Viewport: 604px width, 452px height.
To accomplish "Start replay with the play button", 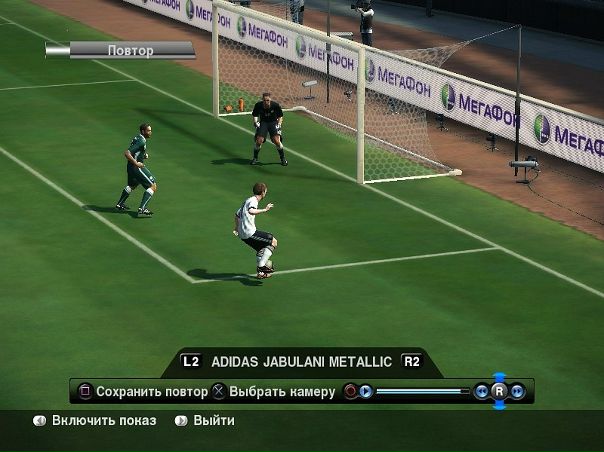I will tap(366, 391).
